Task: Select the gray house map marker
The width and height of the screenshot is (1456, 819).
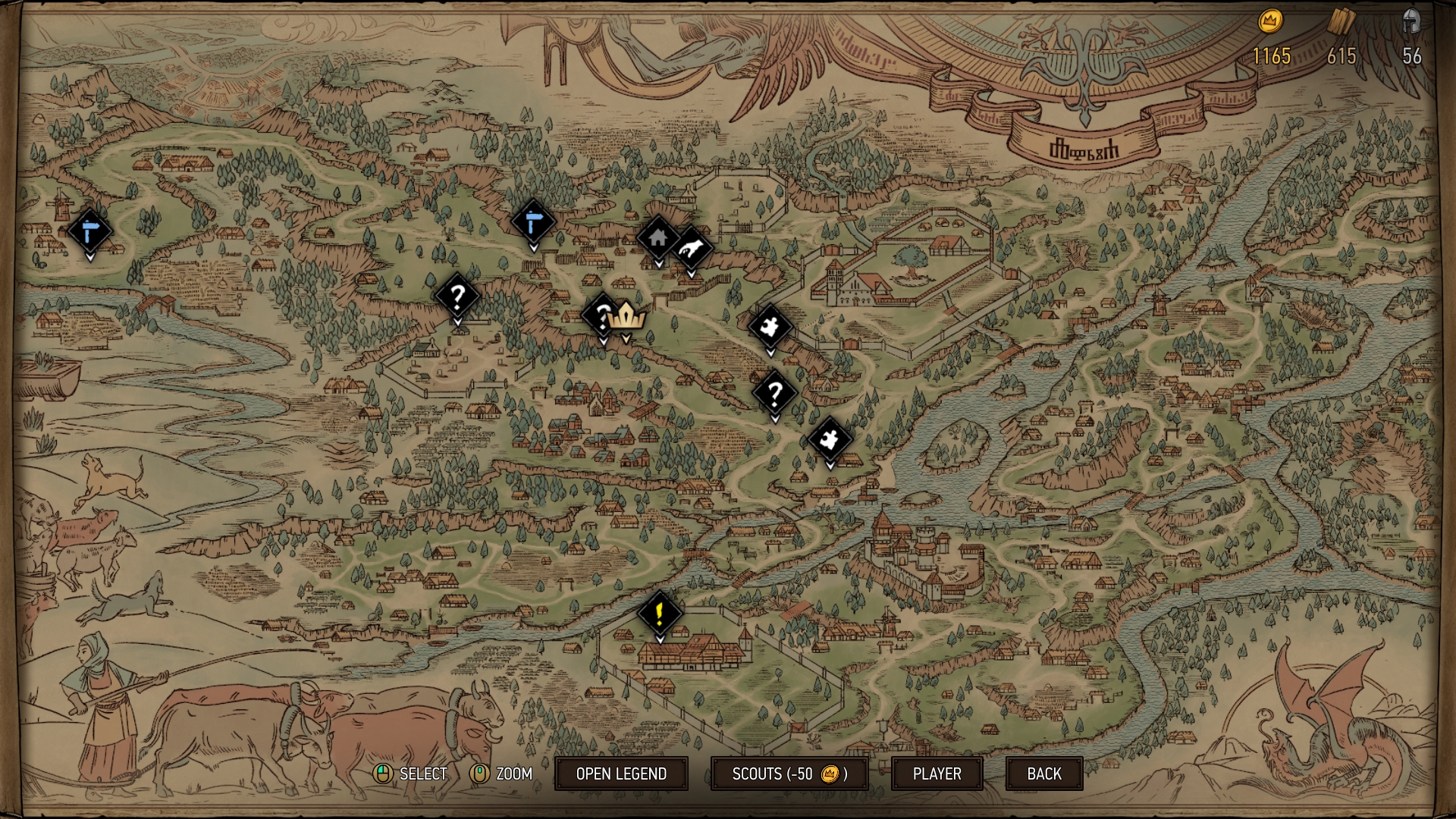Action: coord(657,238)
